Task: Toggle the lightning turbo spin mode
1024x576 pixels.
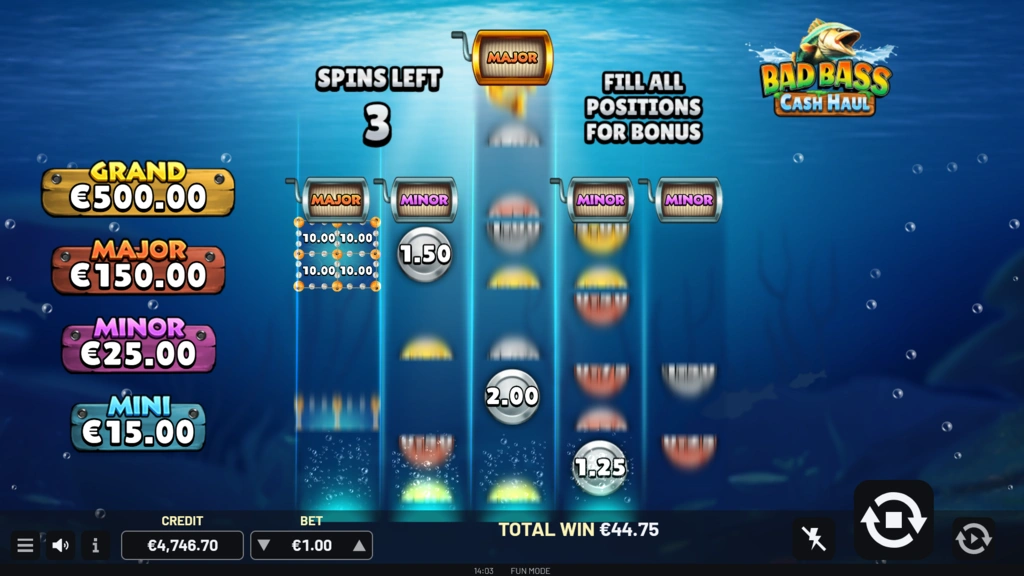Action: click(x=814, y=539)
